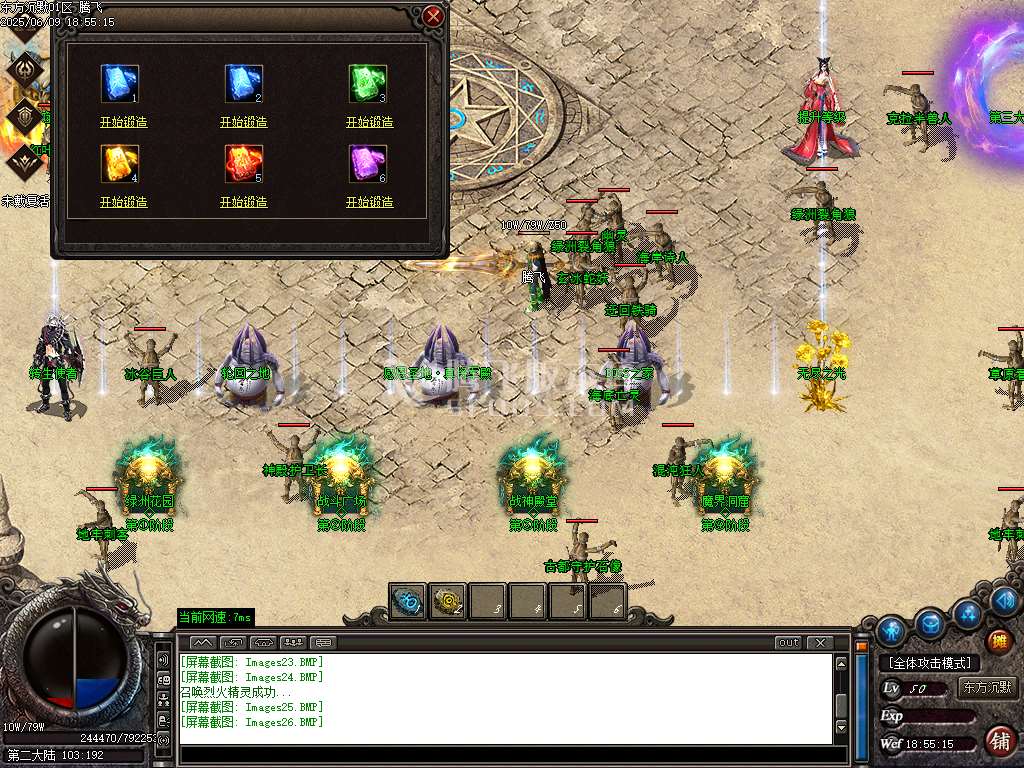Select the red crystal numbered 5
1024x768 pixels.
point(244,164)
